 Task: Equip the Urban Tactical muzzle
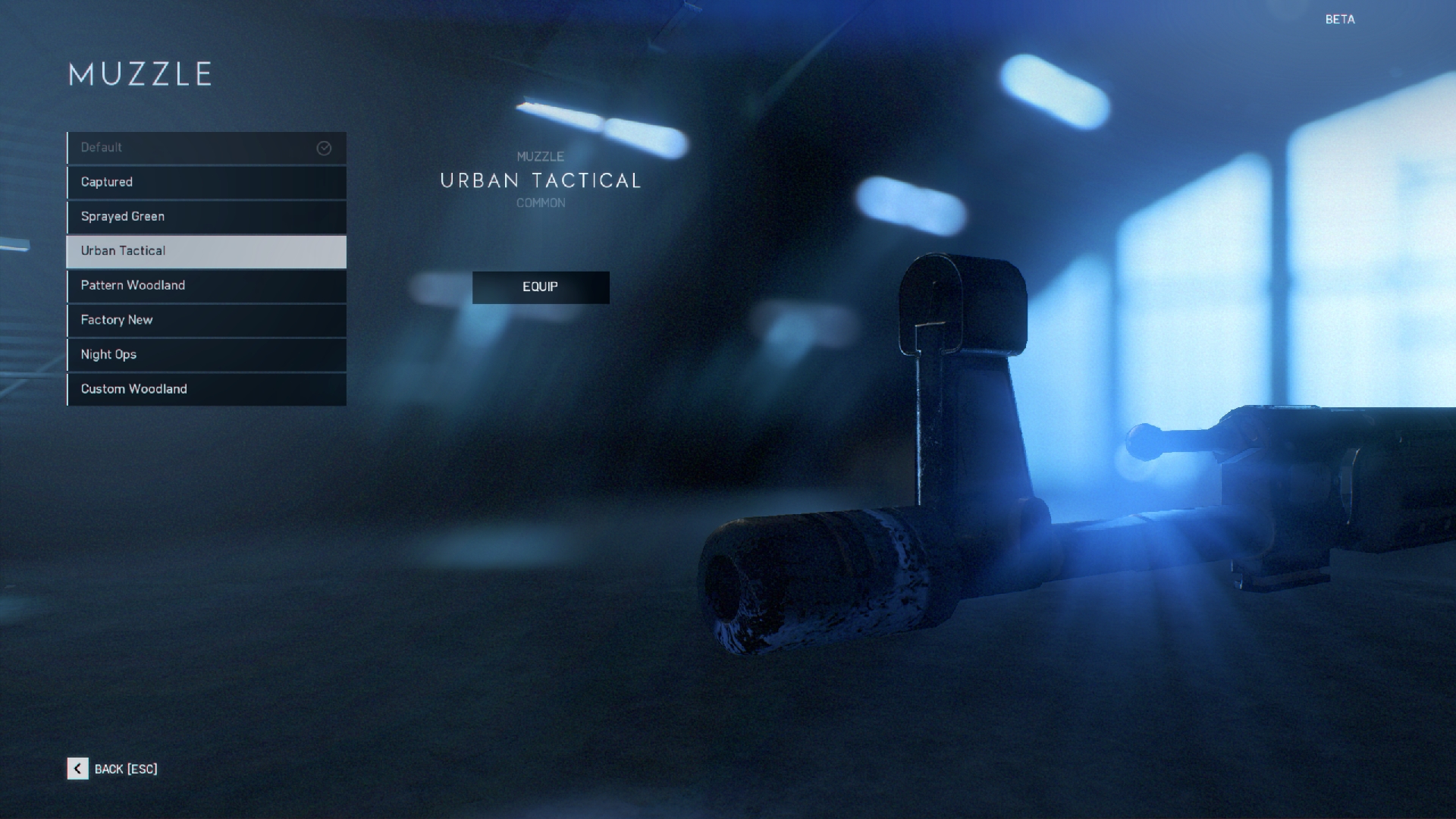pos(541,287)
